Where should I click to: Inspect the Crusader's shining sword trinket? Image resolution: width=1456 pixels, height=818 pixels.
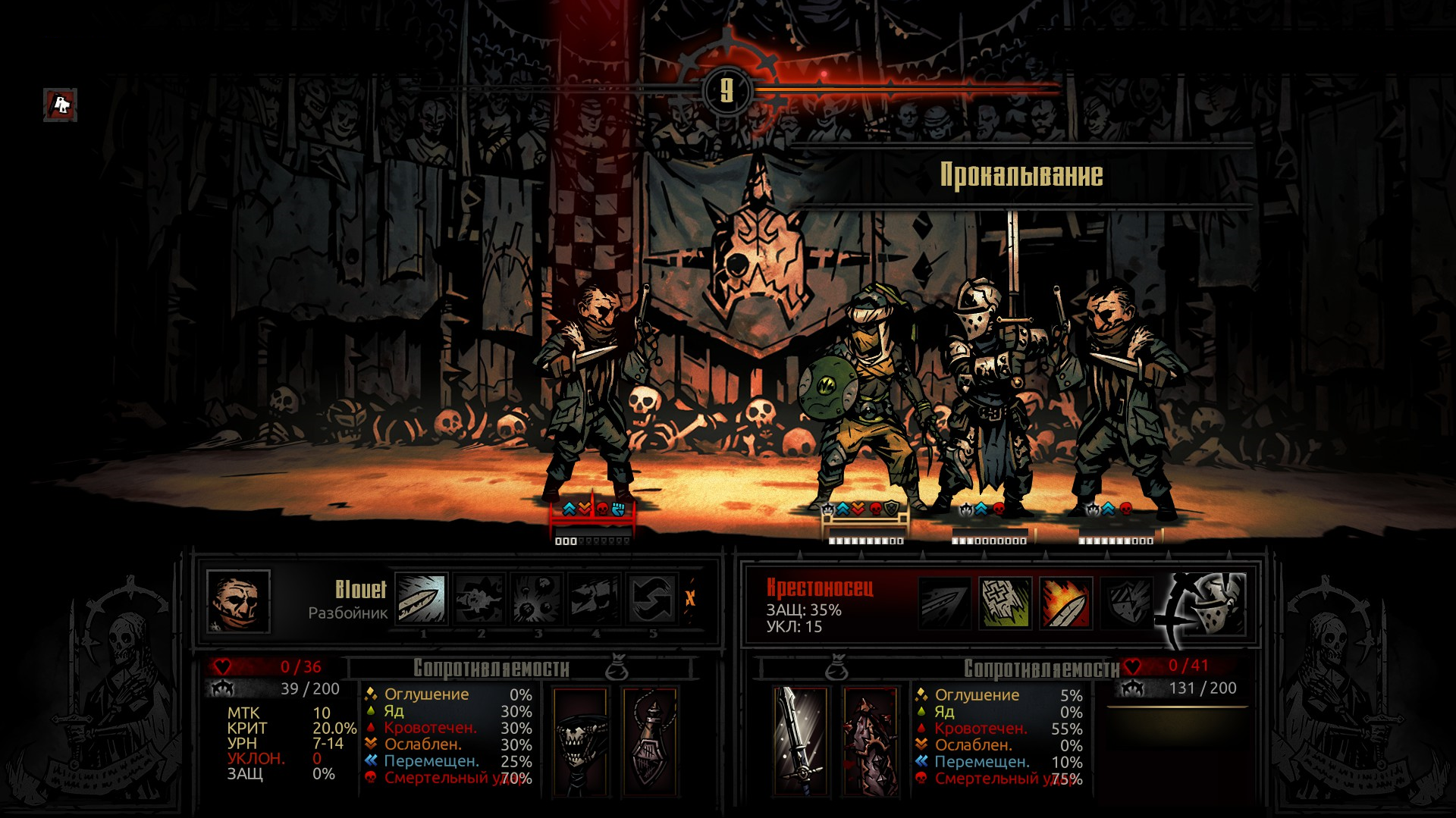801,741
